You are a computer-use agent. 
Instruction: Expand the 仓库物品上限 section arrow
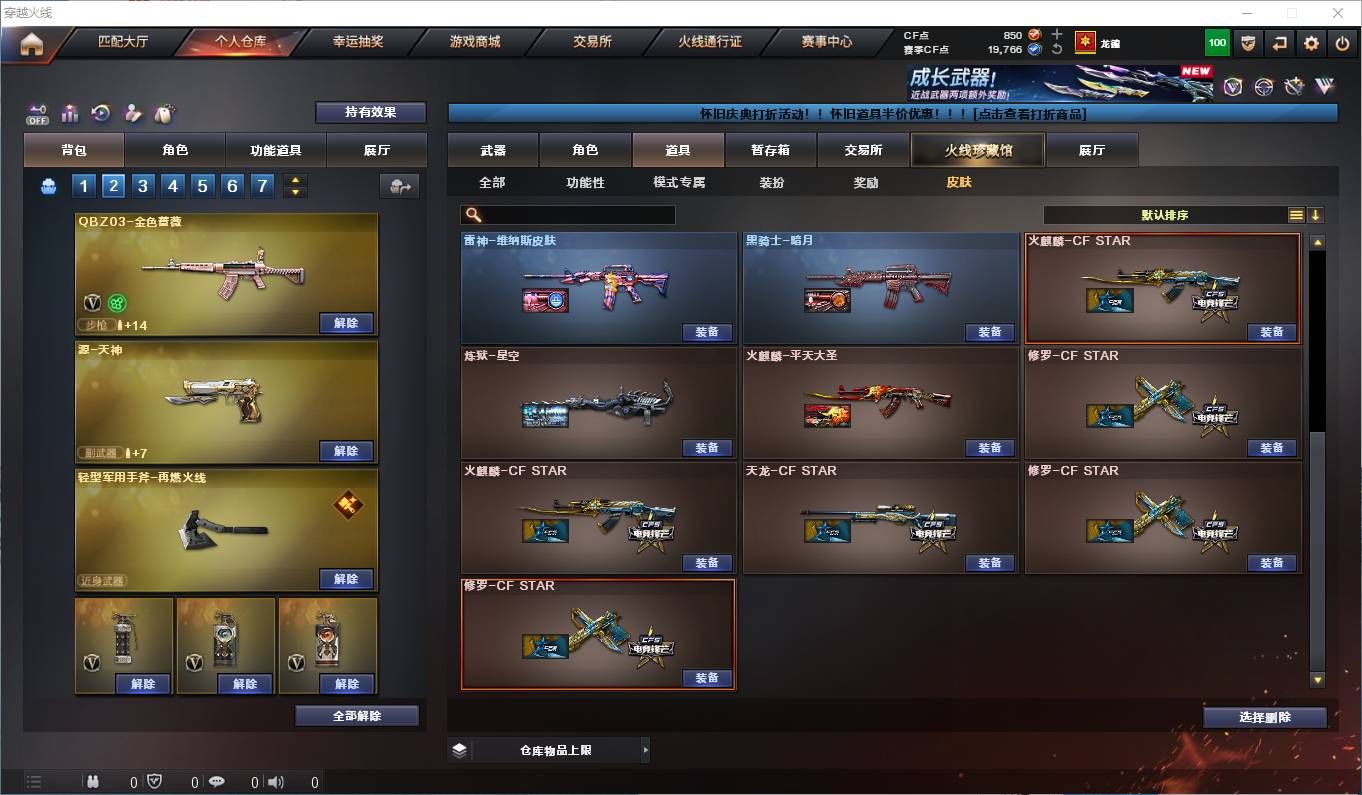click(646, 749)
